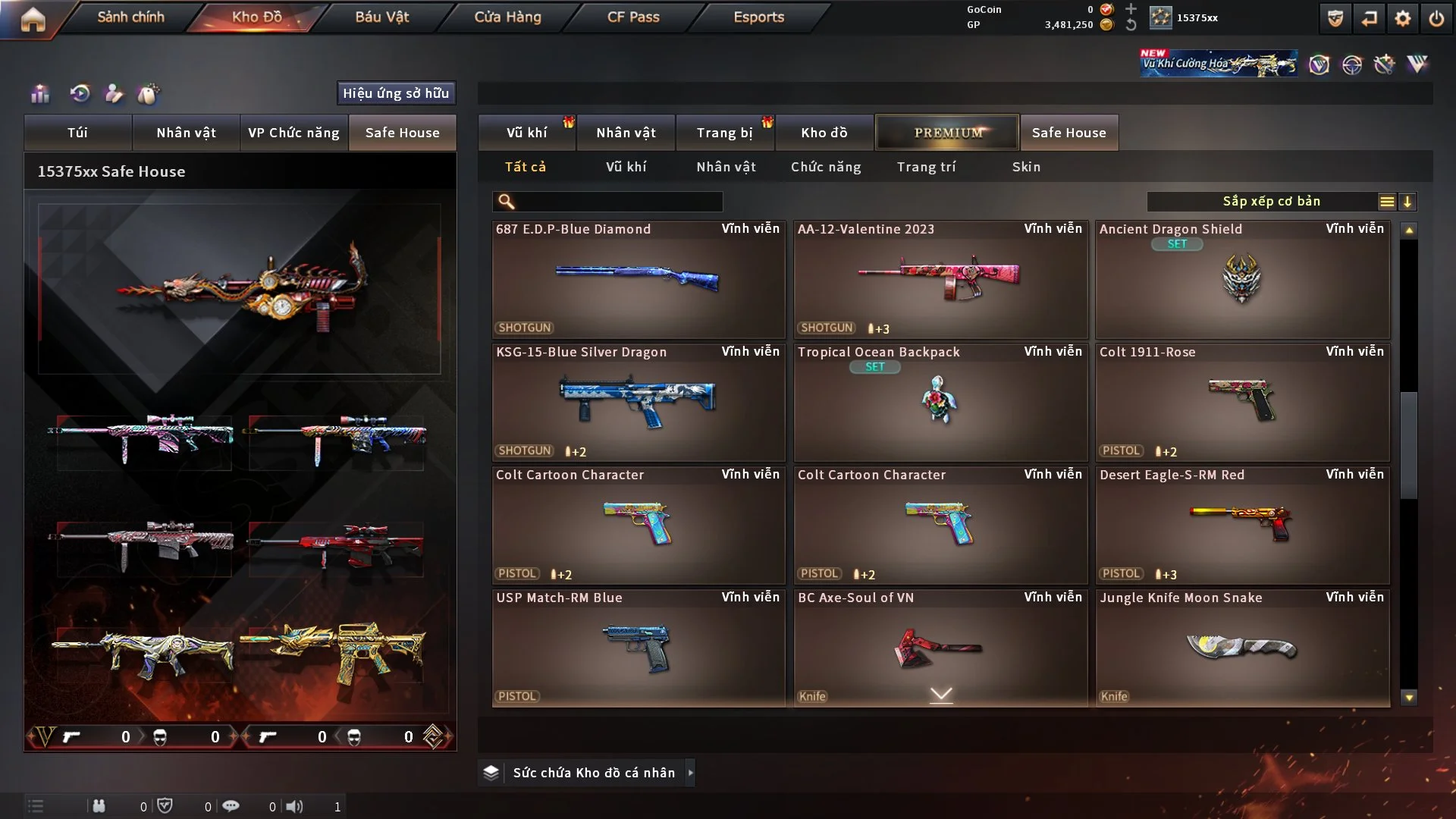1456x819 pixels.
Task: Go to the Cửa Hàng shop
Action: (507, 17)
